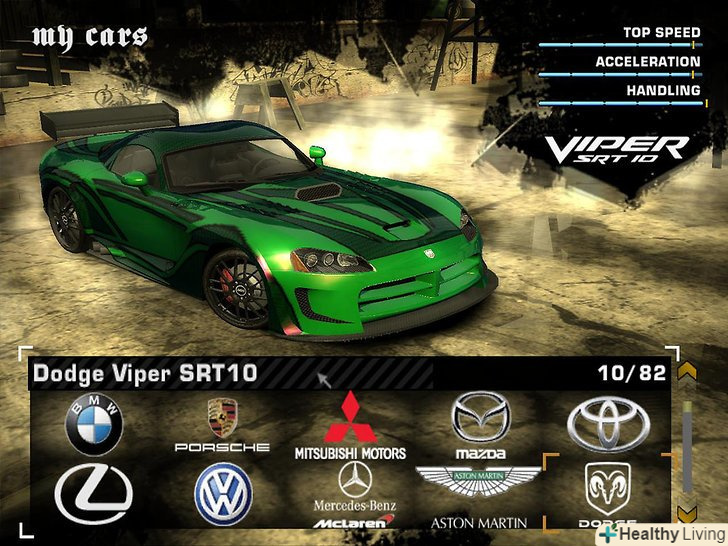Choose the Toyota brand logo
Viewport: 728px width, 546px height.
coord(608,424)
